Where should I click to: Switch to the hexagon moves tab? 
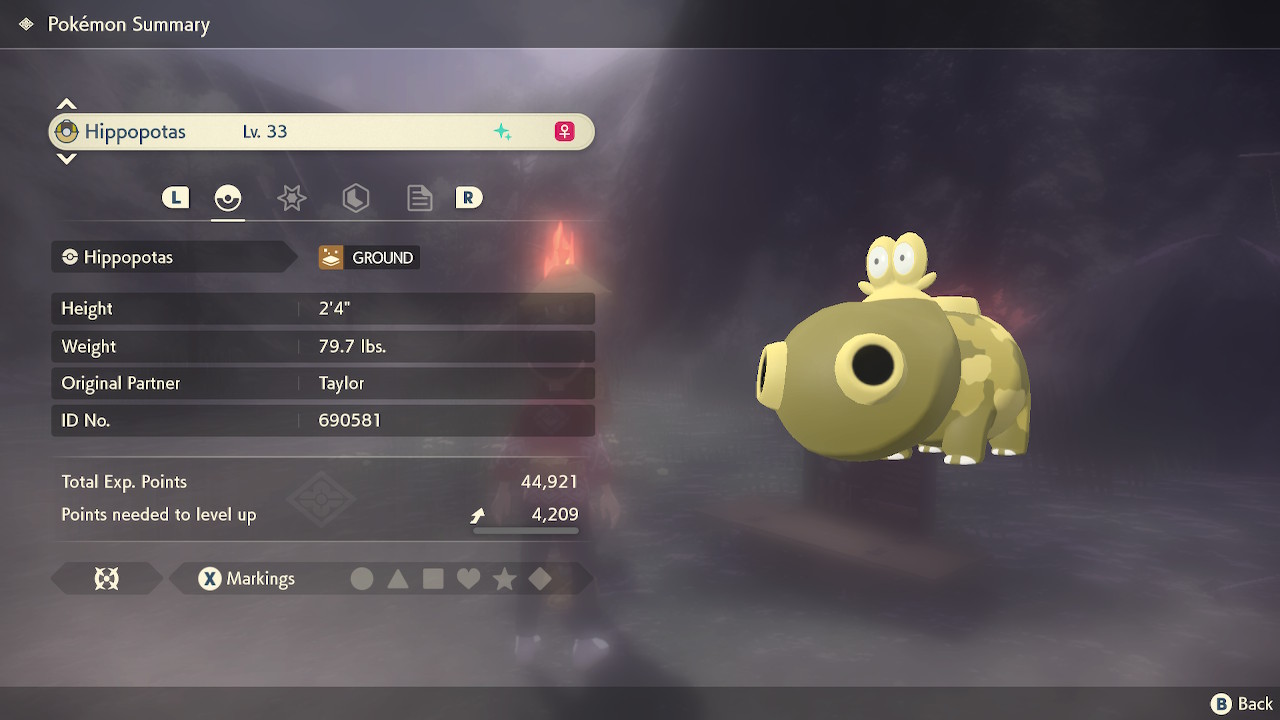(356, 198)
